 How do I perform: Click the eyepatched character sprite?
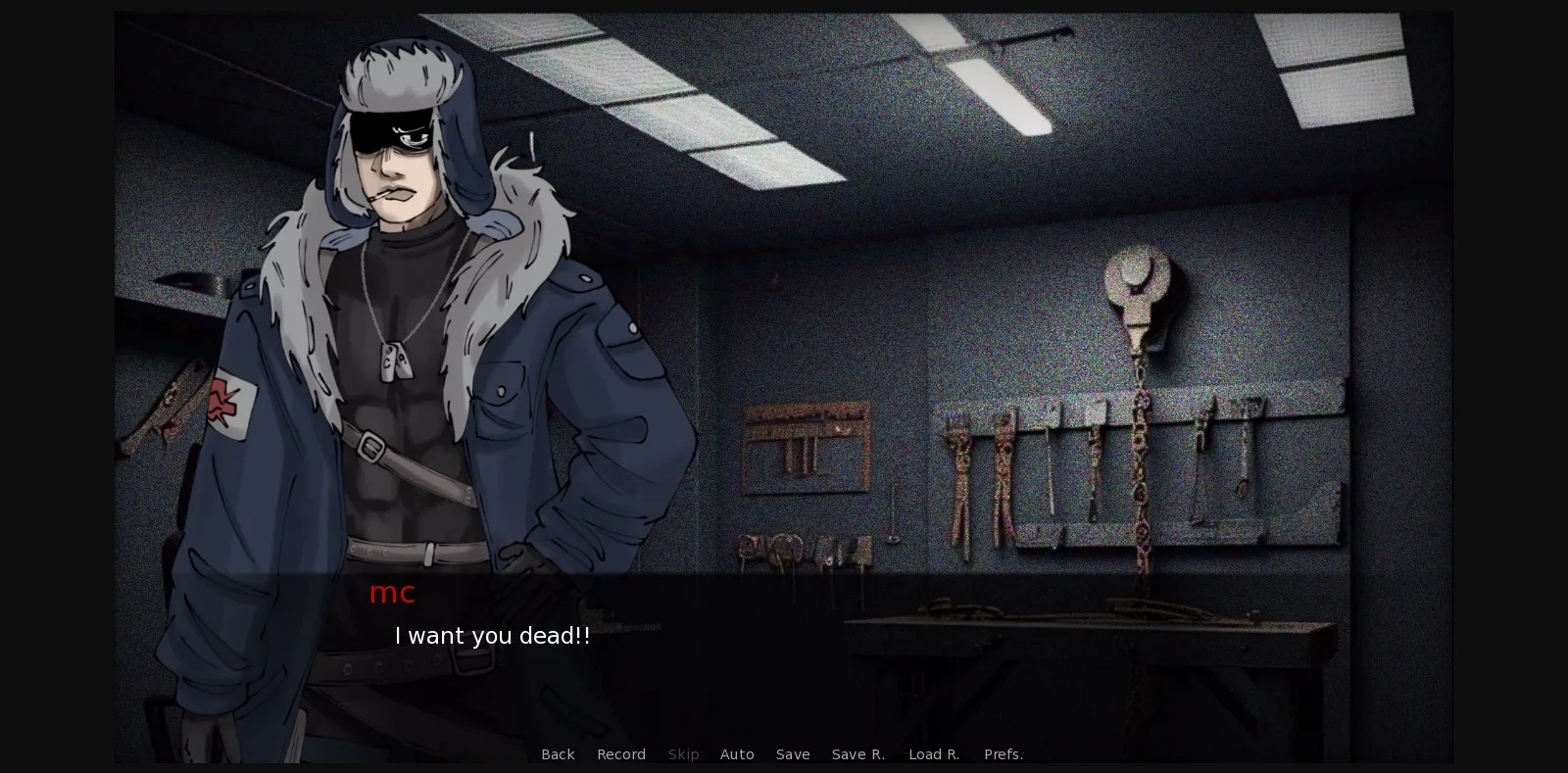tap(402, 343)
